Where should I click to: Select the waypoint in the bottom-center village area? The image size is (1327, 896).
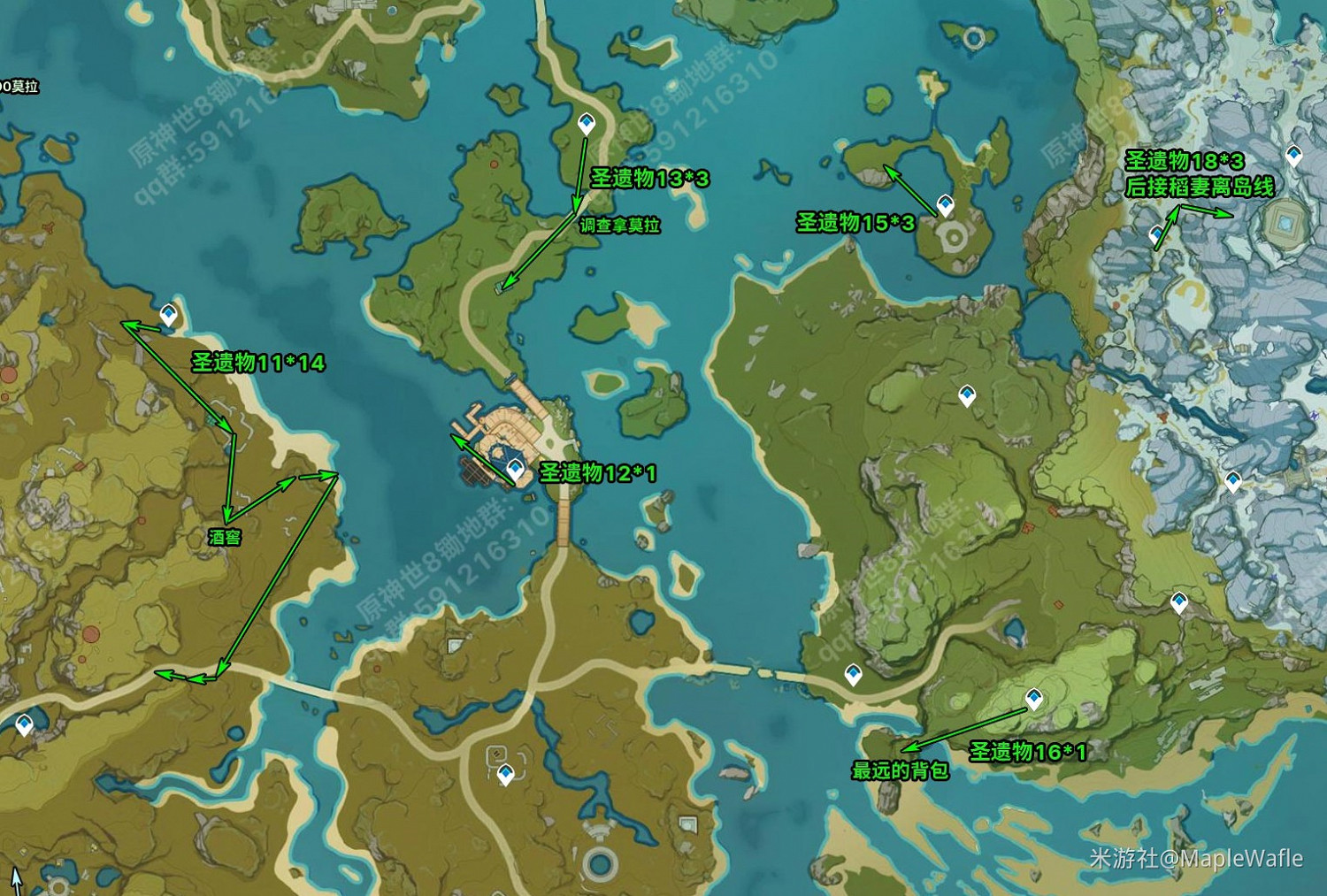tap(505, 776)
